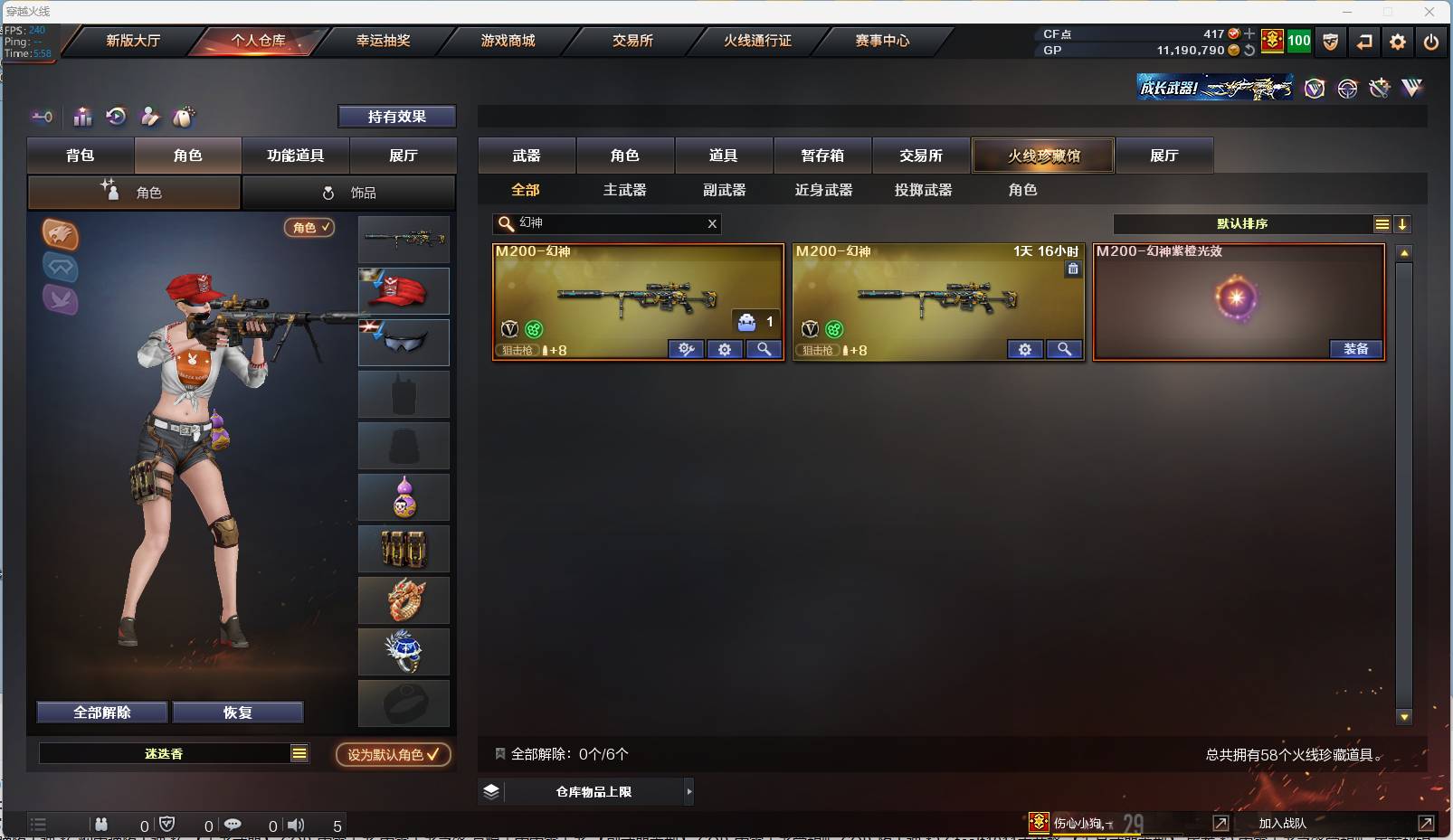Image resolution: width=1453 pixels, height=840 pixels.
Task: Open the ranking statistics icon
Action: (82, 117)
